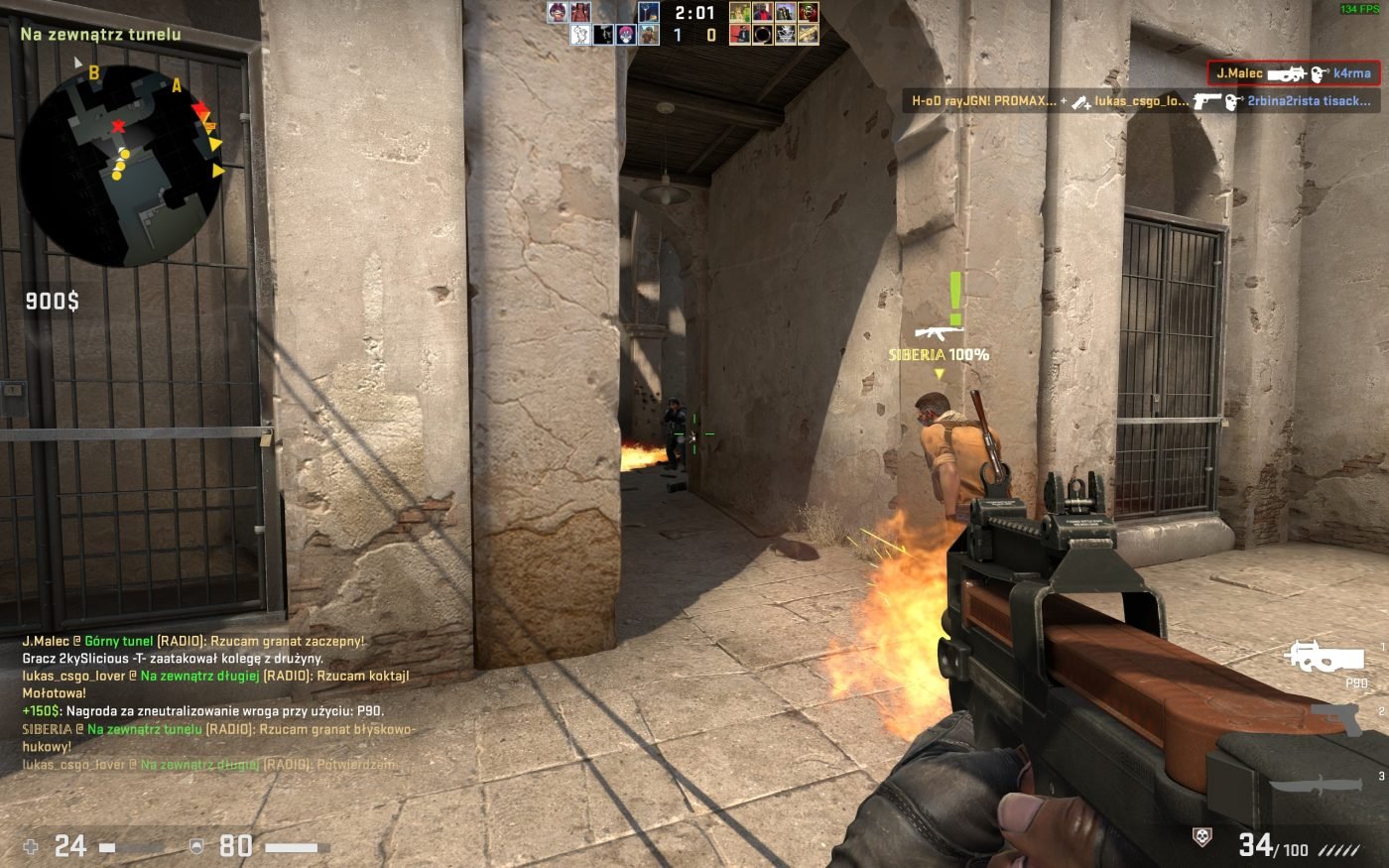
Task: Click the circular radar minimap
Action: [120, 166]
